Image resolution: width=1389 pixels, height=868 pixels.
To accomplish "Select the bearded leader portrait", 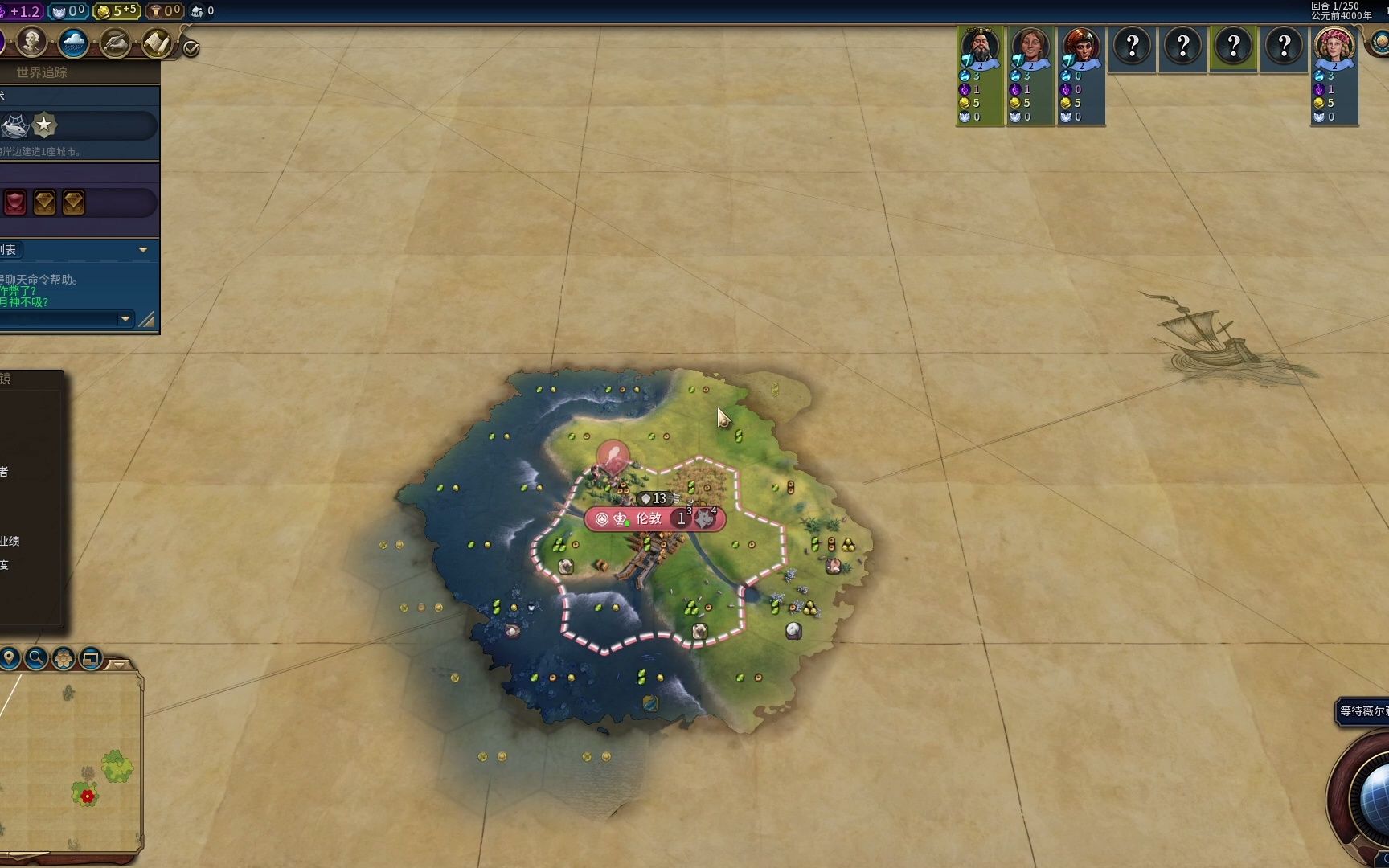I will click(980, 47).
